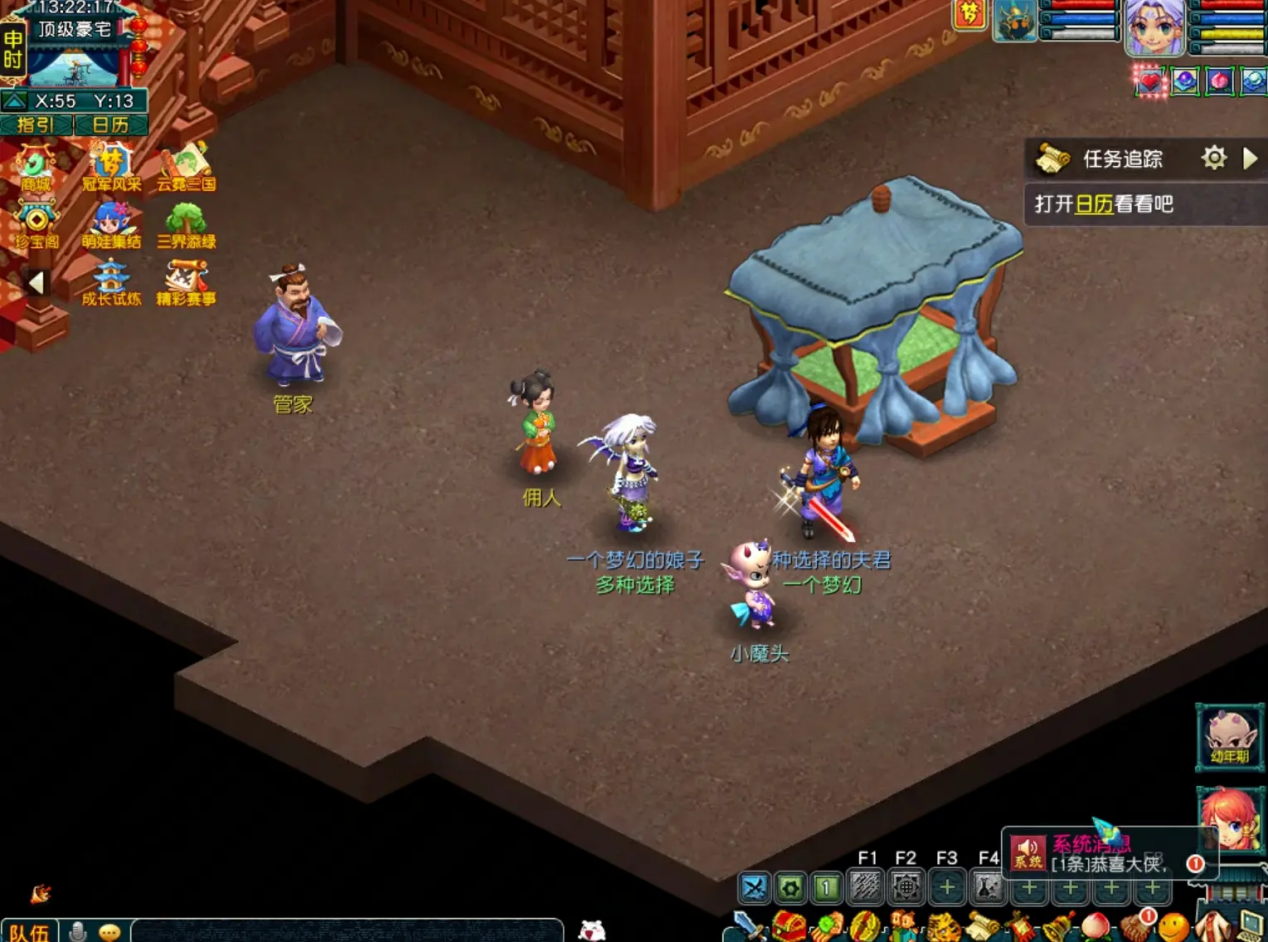This screenshot has height=942, width=1268.
Task: Open the 系统消息 system message notification
Action: [x=1100, y=853]
